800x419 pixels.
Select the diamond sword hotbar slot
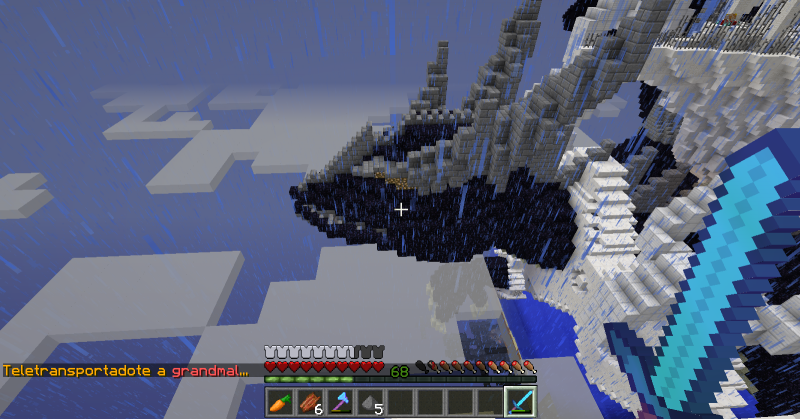point(520,402)
